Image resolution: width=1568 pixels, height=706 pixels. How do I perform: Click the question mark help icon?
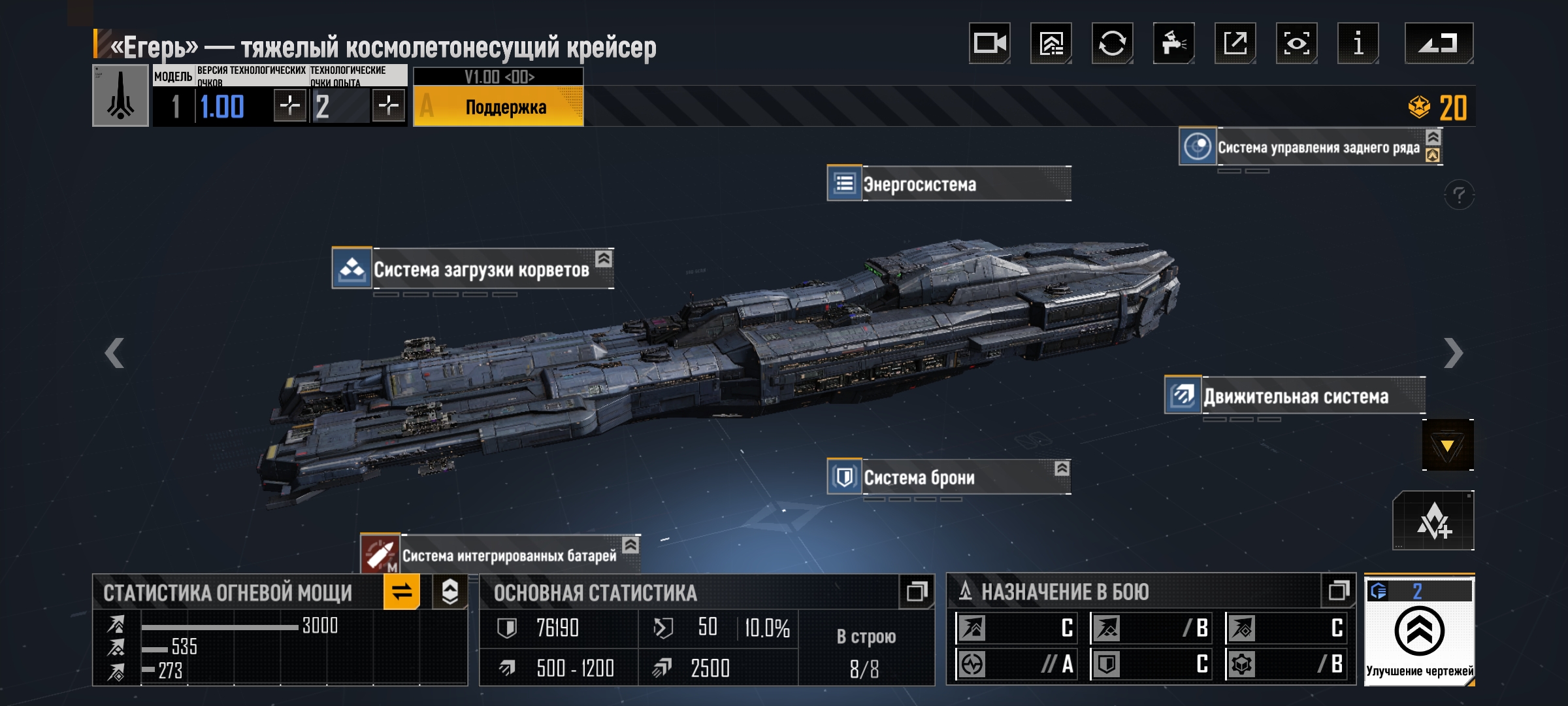[1459, 195]
